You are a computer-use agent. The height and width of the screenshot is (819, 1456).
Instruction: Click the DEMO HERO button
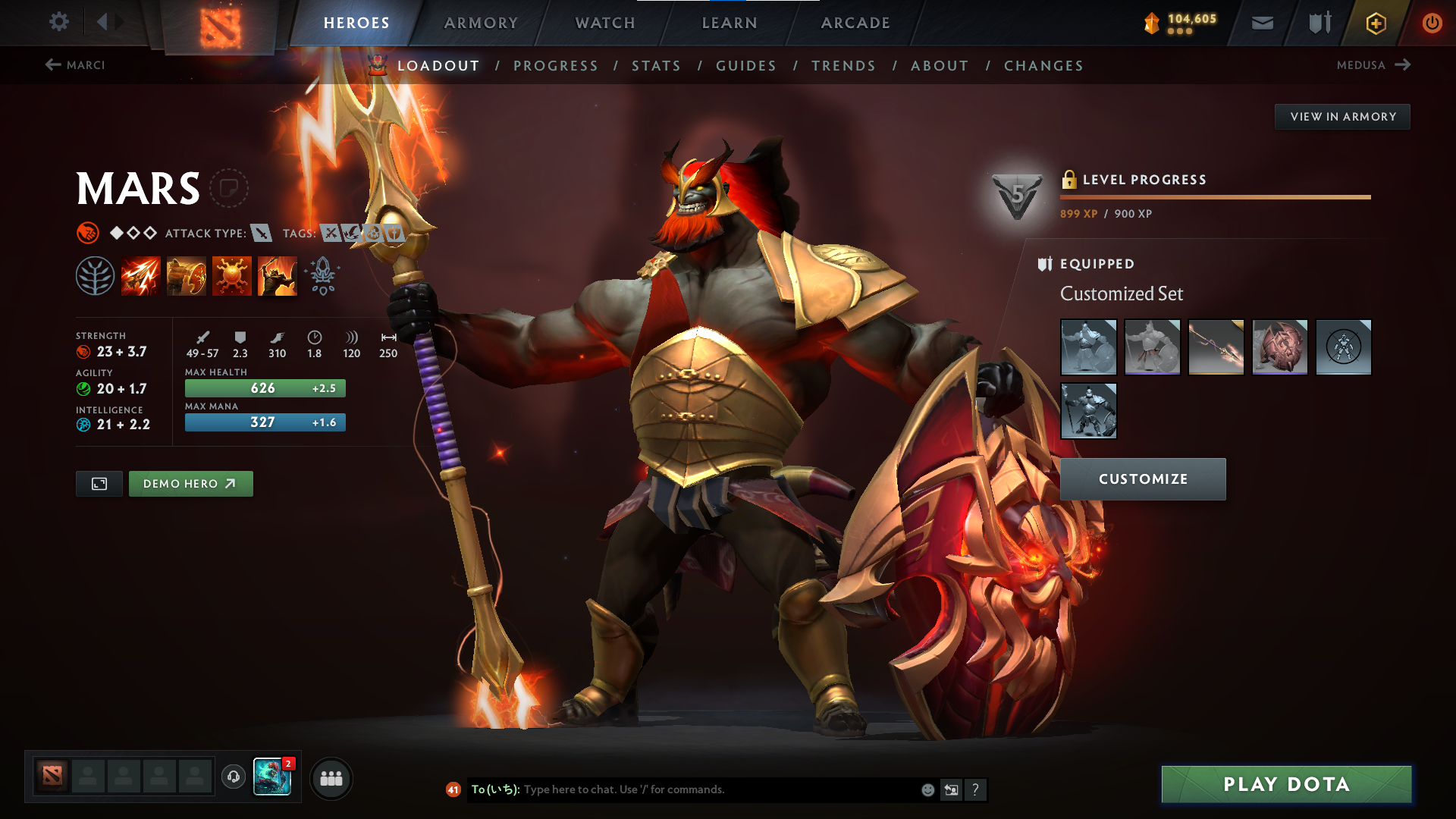[190, 483]
